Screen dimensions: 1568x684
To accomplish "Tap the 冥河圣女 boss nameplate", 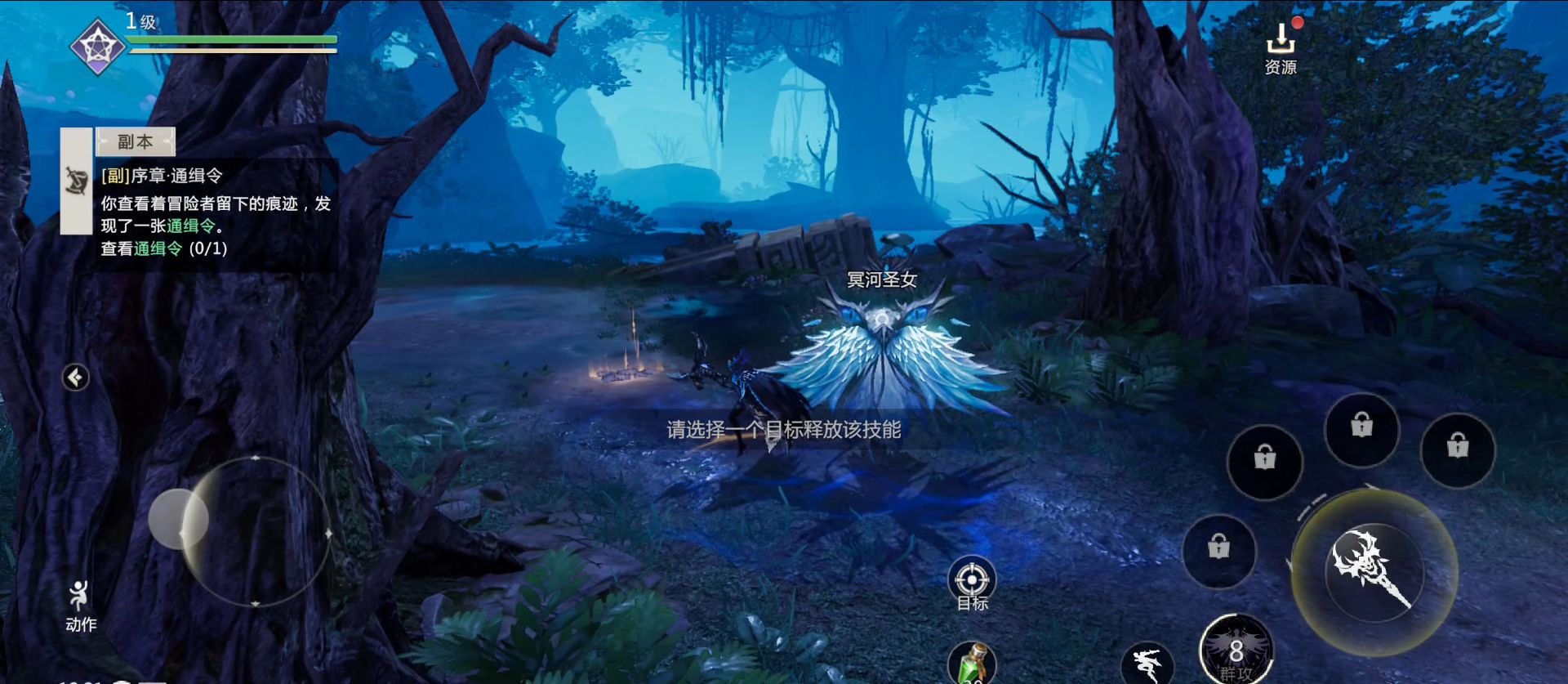I will tap(880, 280).
